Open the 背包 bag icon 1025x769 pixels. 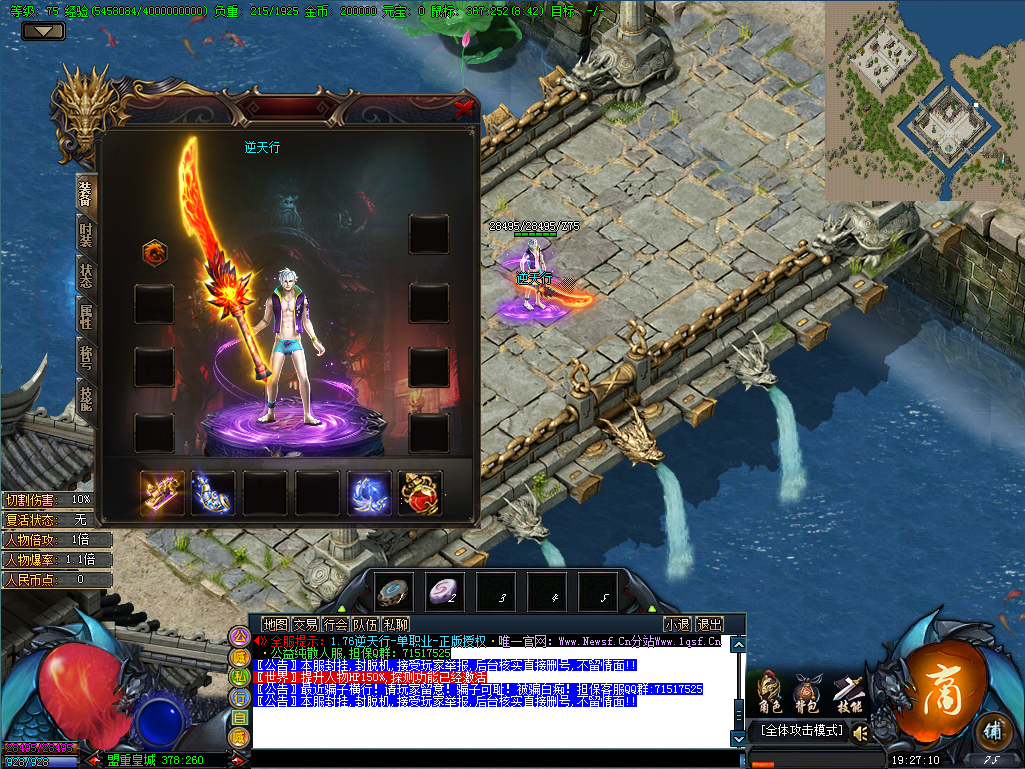point(806,692)
